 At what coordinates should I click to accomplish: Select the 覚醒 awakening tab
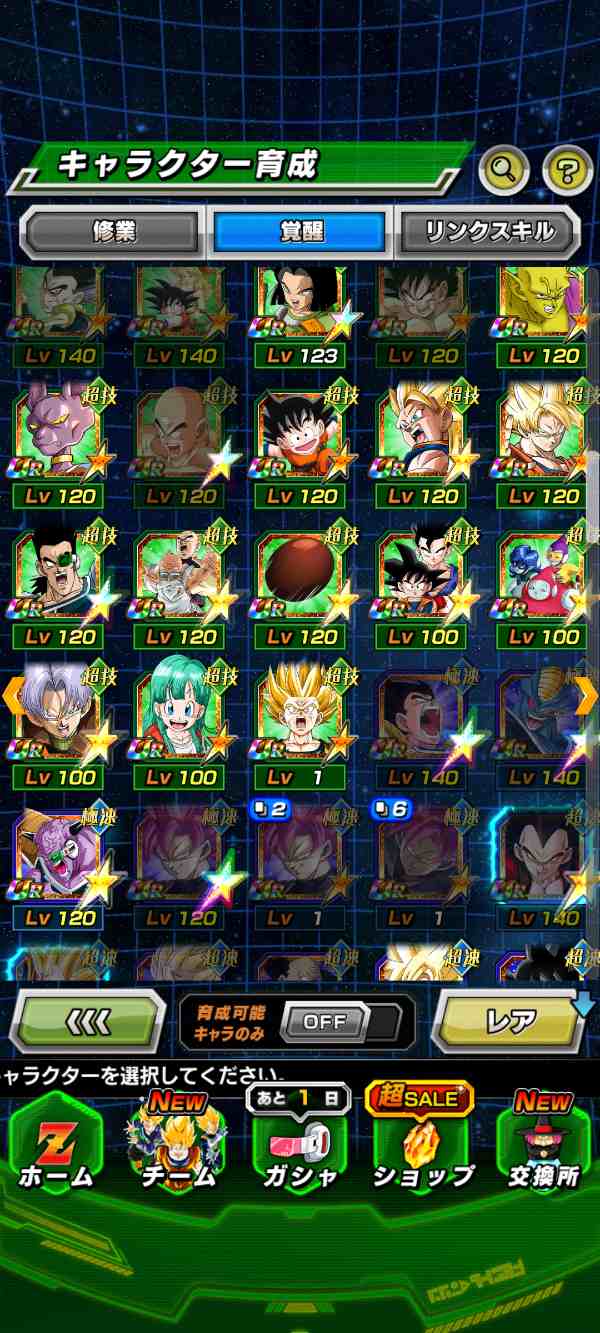(x=300, y=232)
